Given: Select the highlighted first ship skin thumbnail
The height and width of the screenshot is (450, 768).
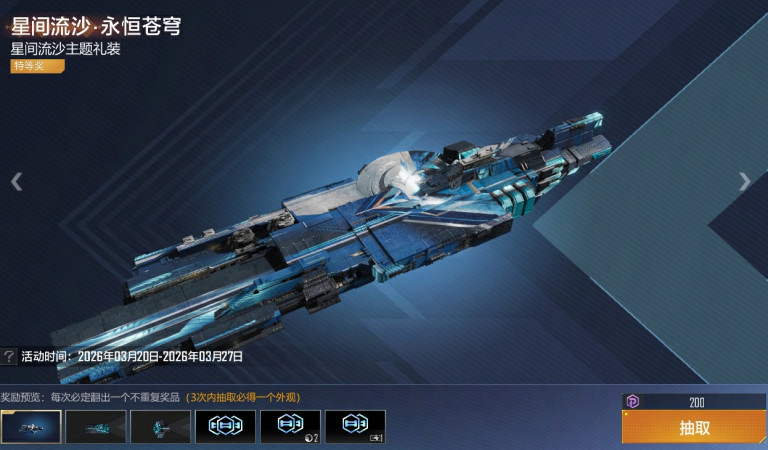Looking at the screenshot, I should click(x=31, y=426).
